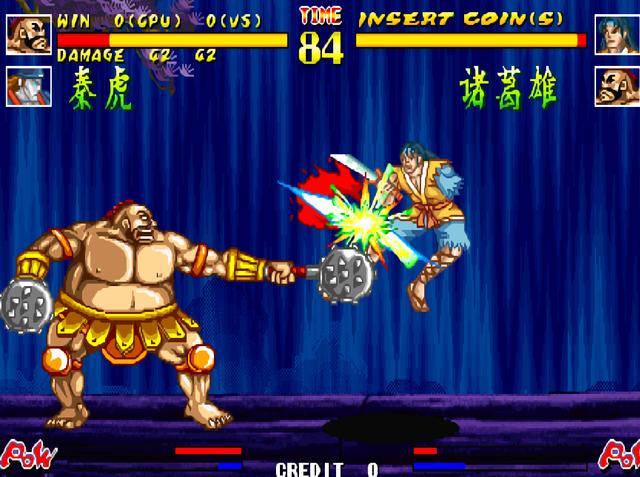Choose the opponent's bald bearded reserve portrait

pos(616,86)
